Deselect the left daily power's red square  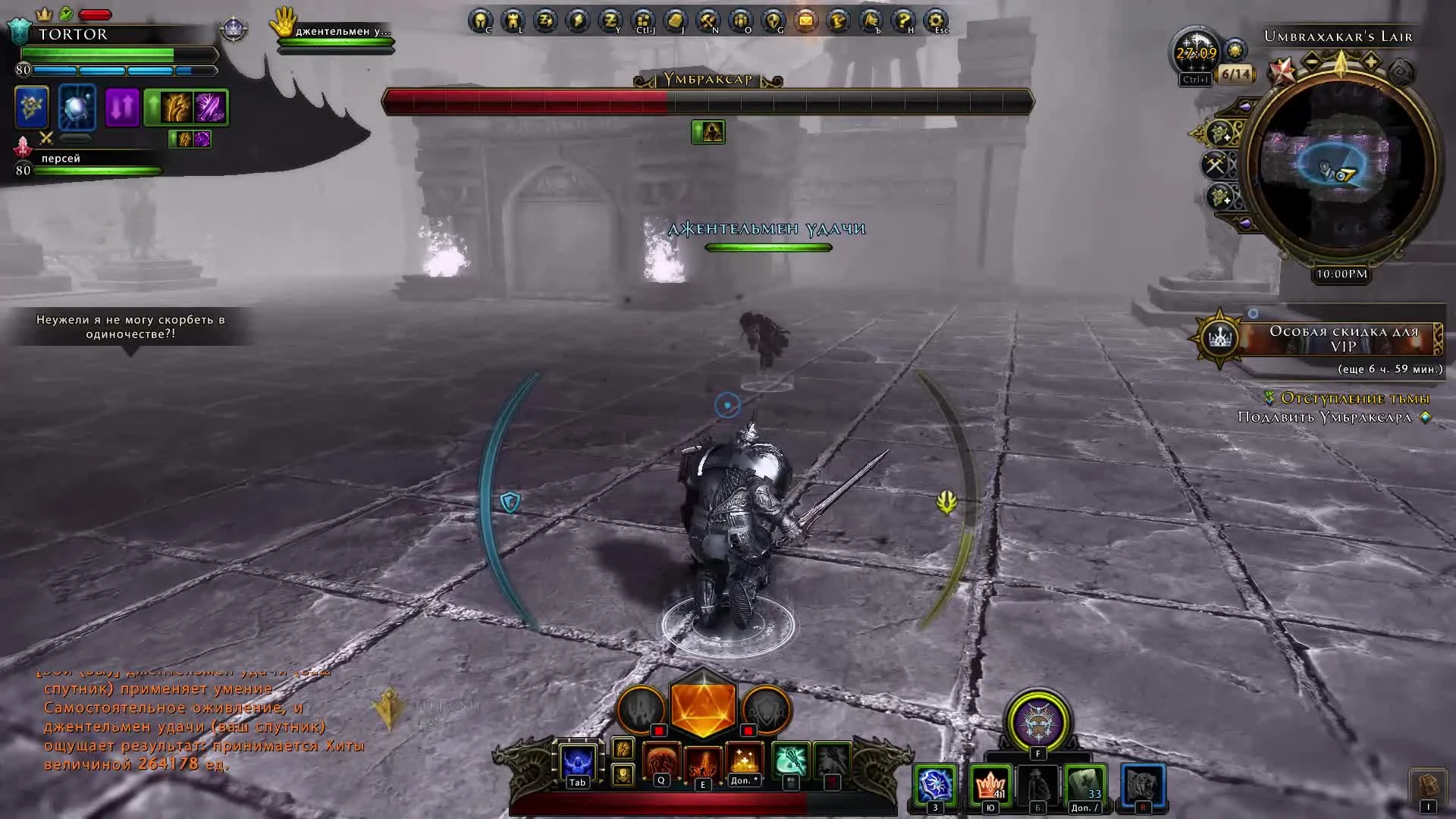[x=658, y=730]
